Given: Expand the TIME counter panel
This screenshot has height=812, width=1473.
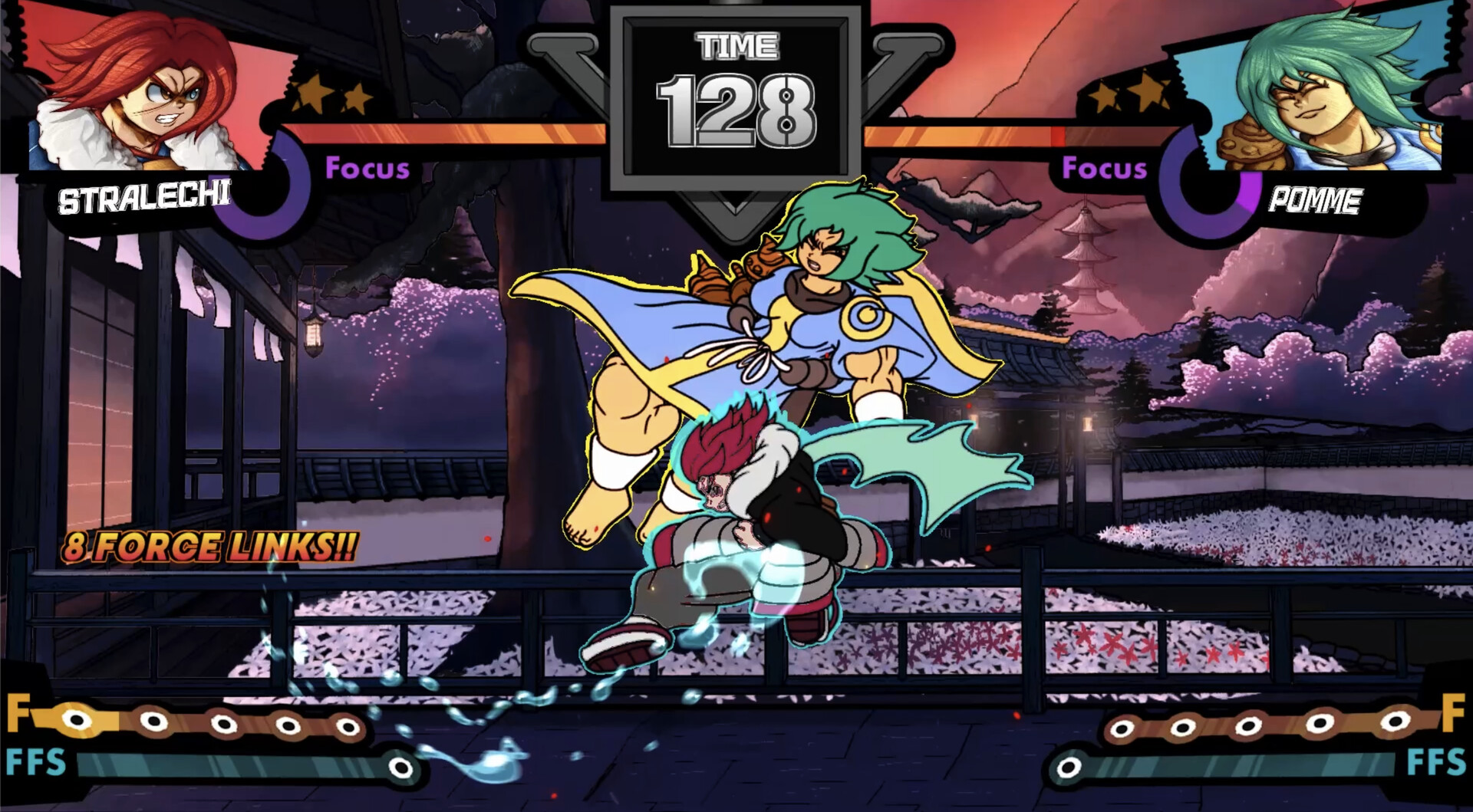Looking at the screenshot, I should coord(734,100).
